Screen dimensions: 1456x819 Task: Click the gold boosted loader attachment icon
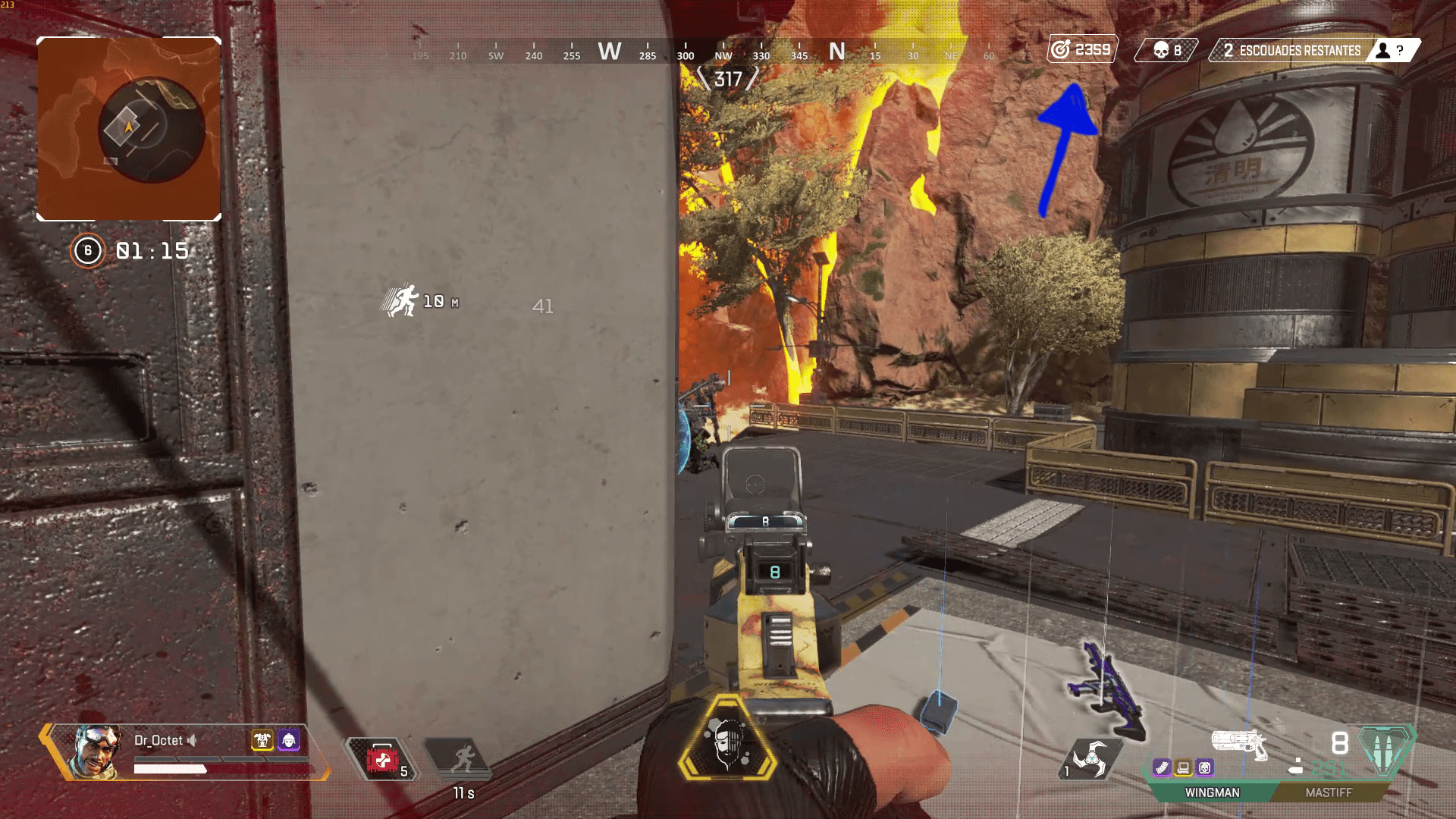1182,767
